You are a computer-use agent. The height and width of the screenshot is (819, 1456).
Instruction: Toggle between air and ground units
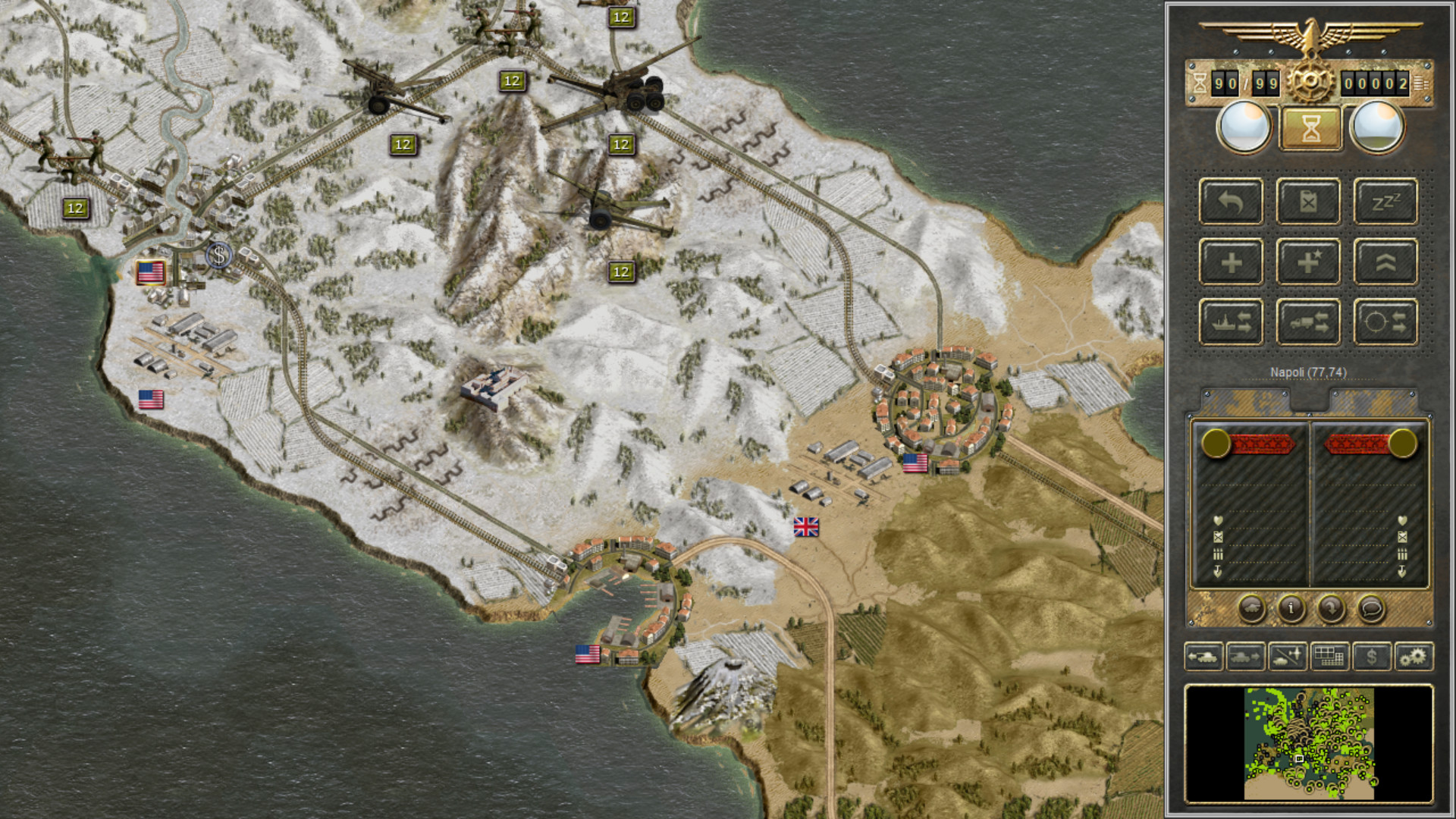point(1288,657)
